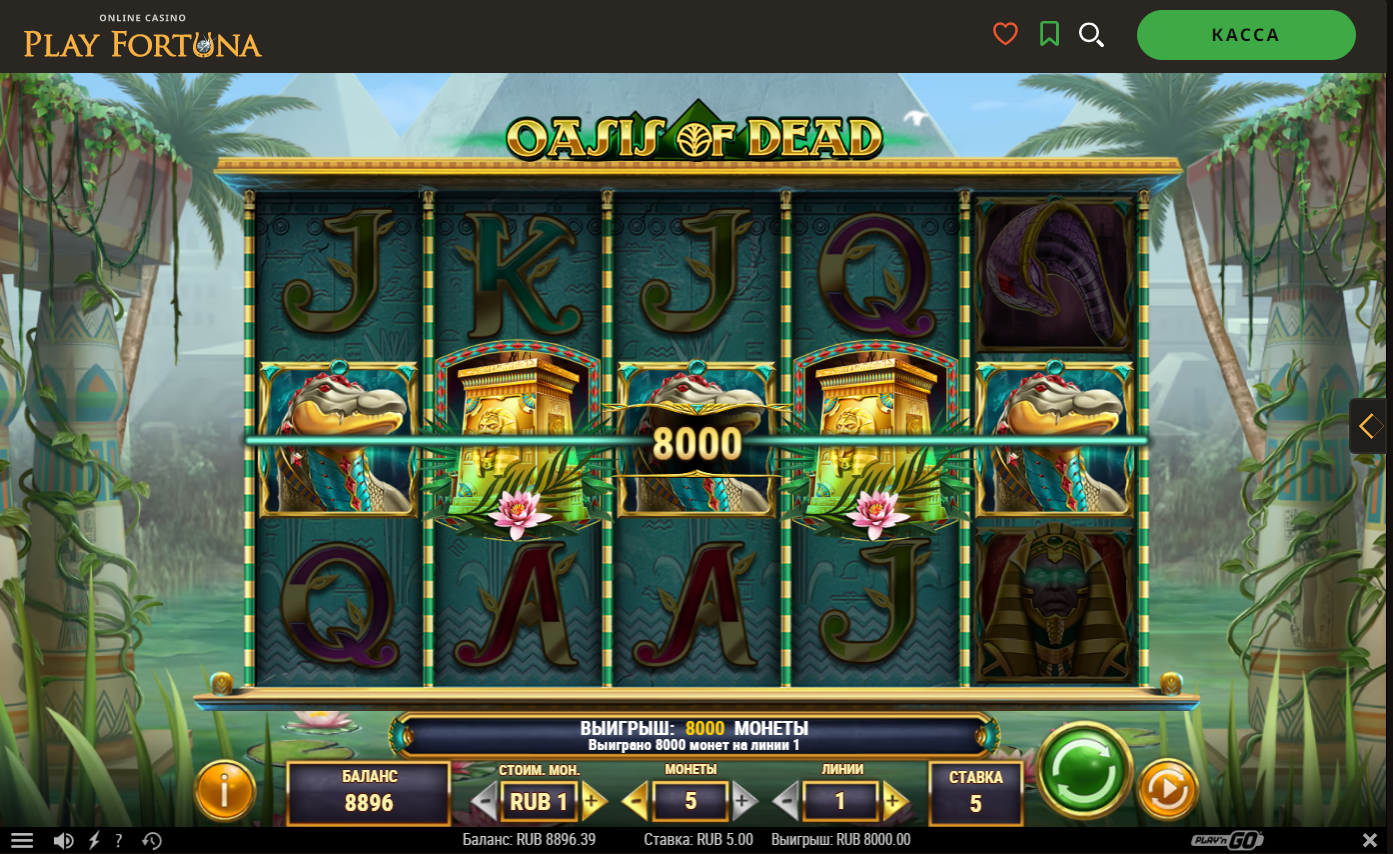Increase the number of lines
This screenshot has width=1393, height=854.
pyautogui.click(x=894, y=800)
